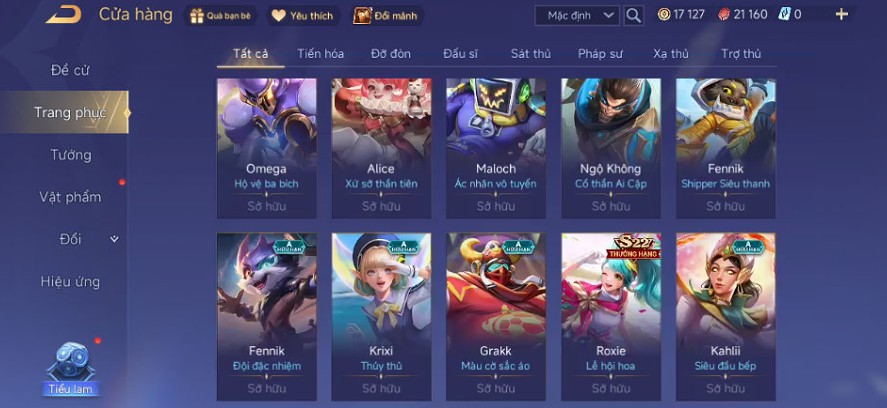Open the Vật phẩm section
Viewport: 887px width, 408px height.
point(70,197)
